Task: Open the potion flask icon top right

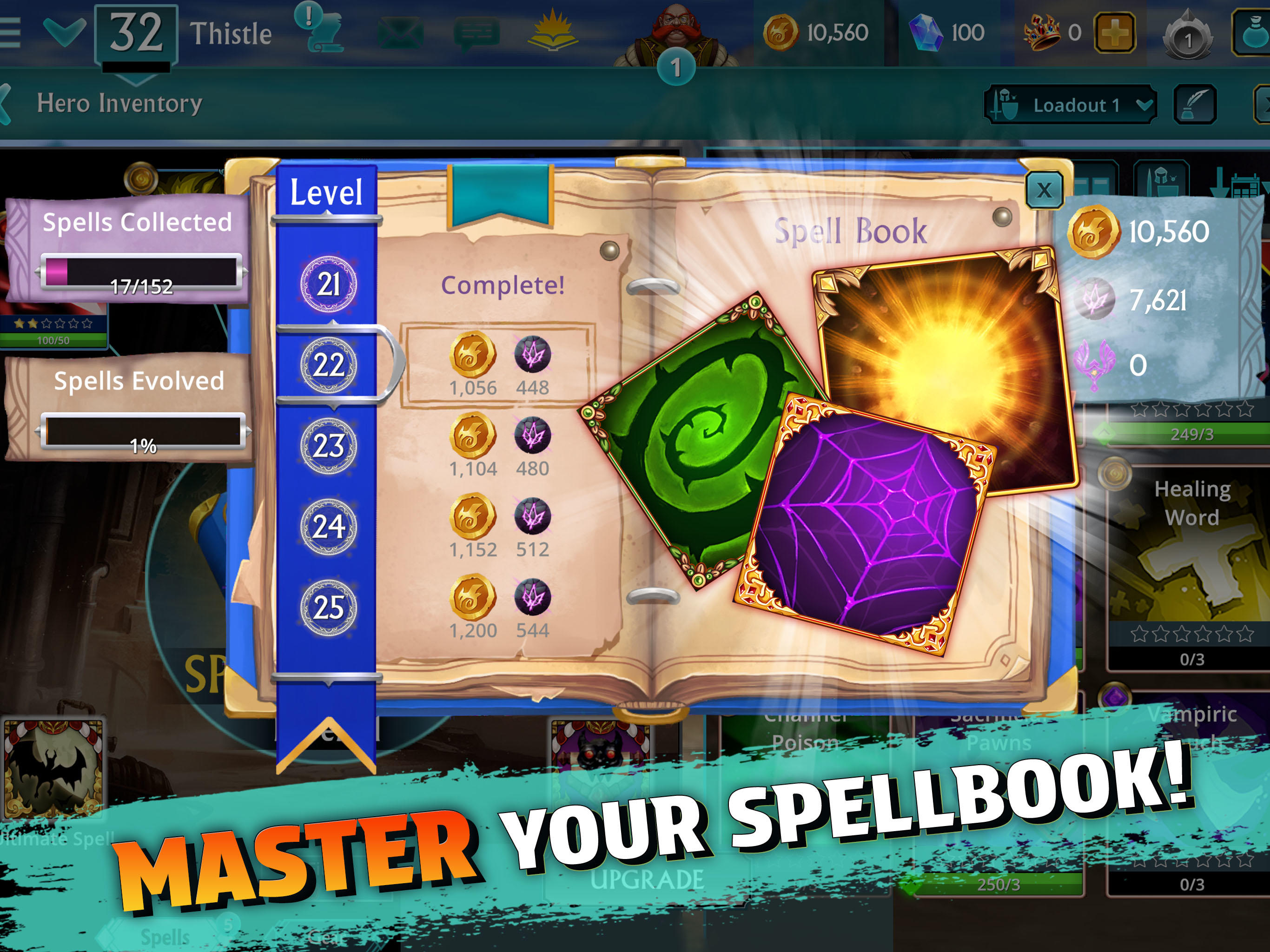Action: (1255, 32)
